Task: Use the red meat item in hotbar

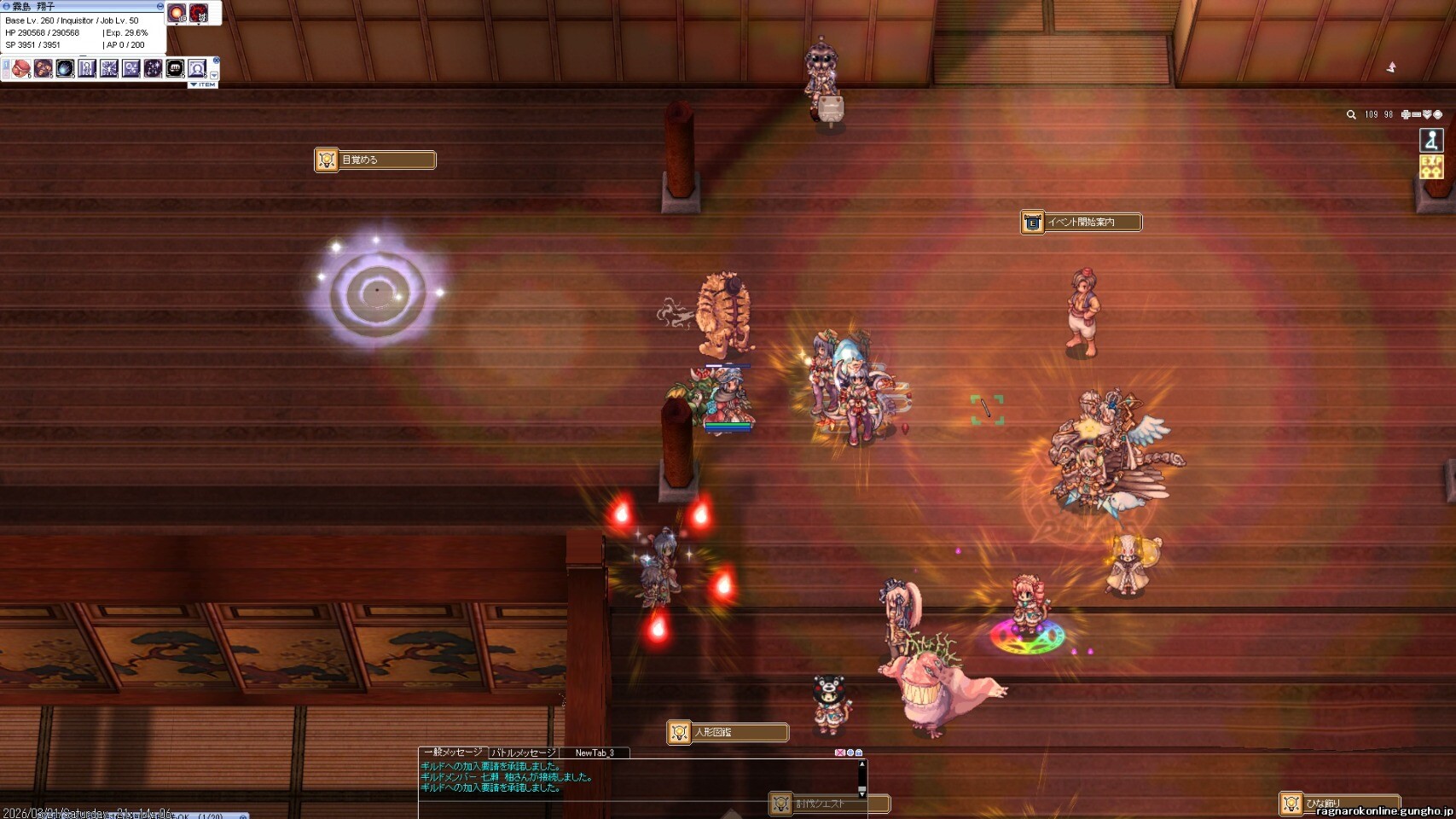Action: click(x=21, y=68)
